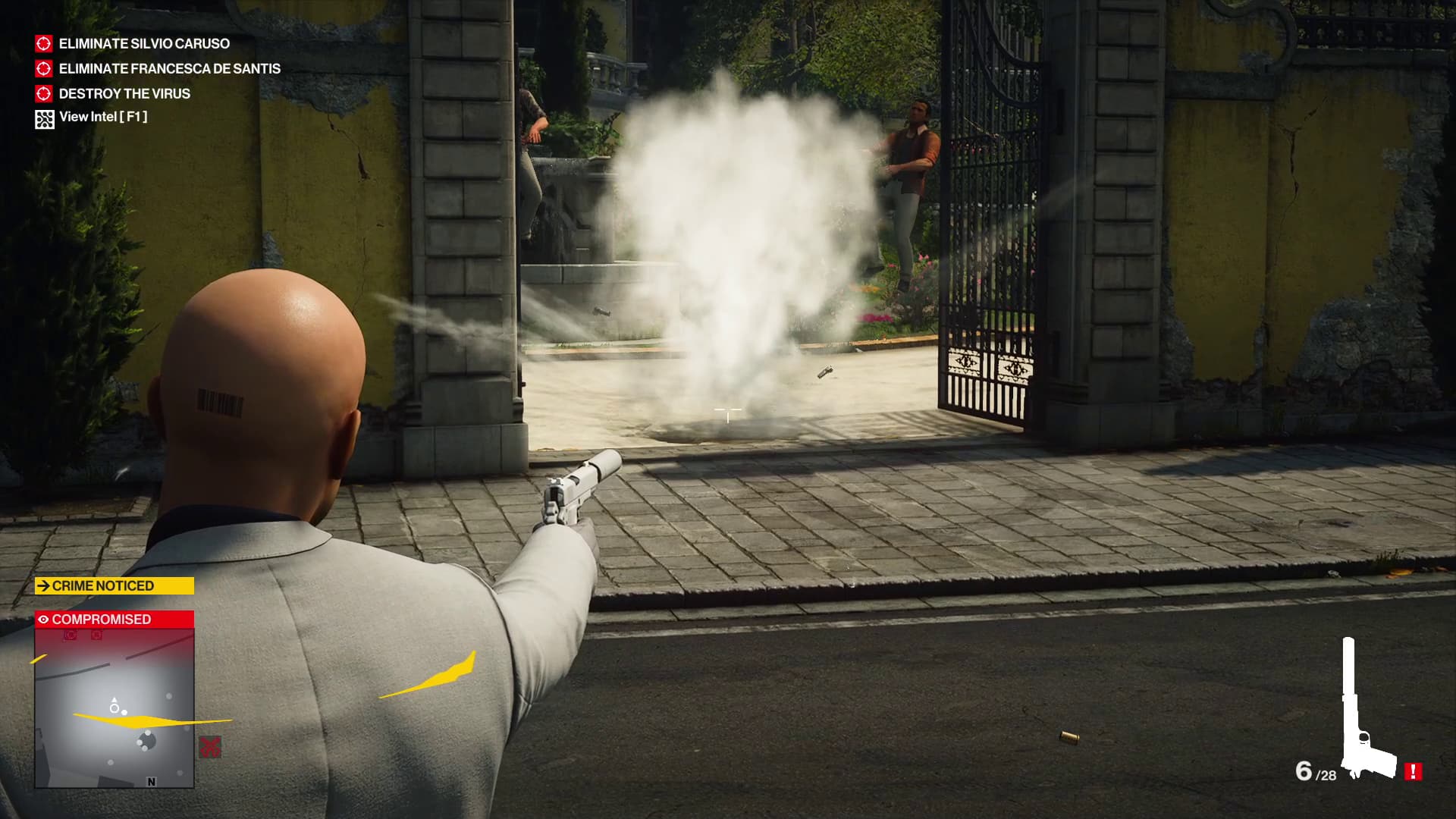
Task: Select the silenced pistol weapon icon
Action: point(1363,713)
